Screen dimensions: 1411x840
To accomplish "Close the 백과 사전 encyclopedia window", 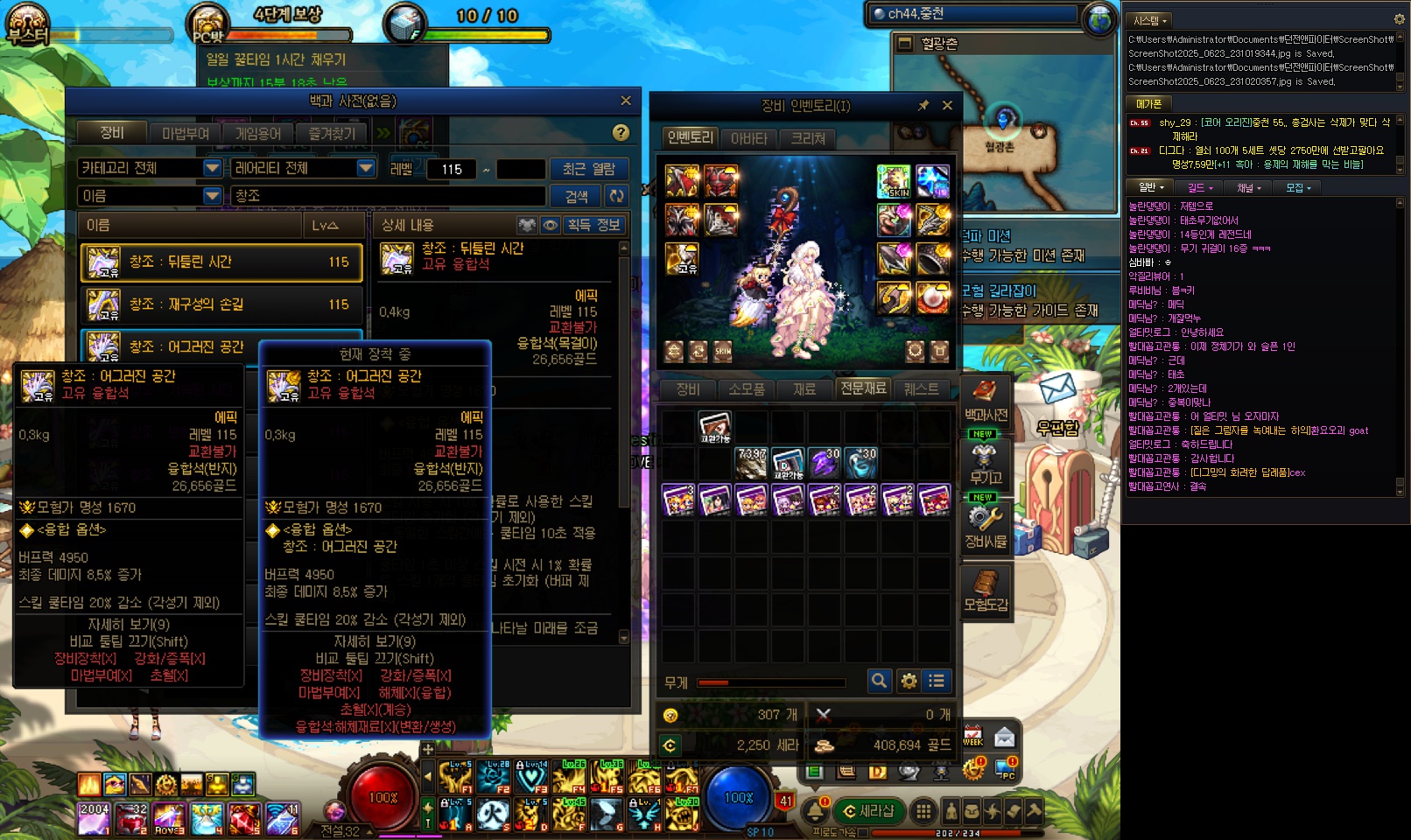I will click(x=625, y=101).
